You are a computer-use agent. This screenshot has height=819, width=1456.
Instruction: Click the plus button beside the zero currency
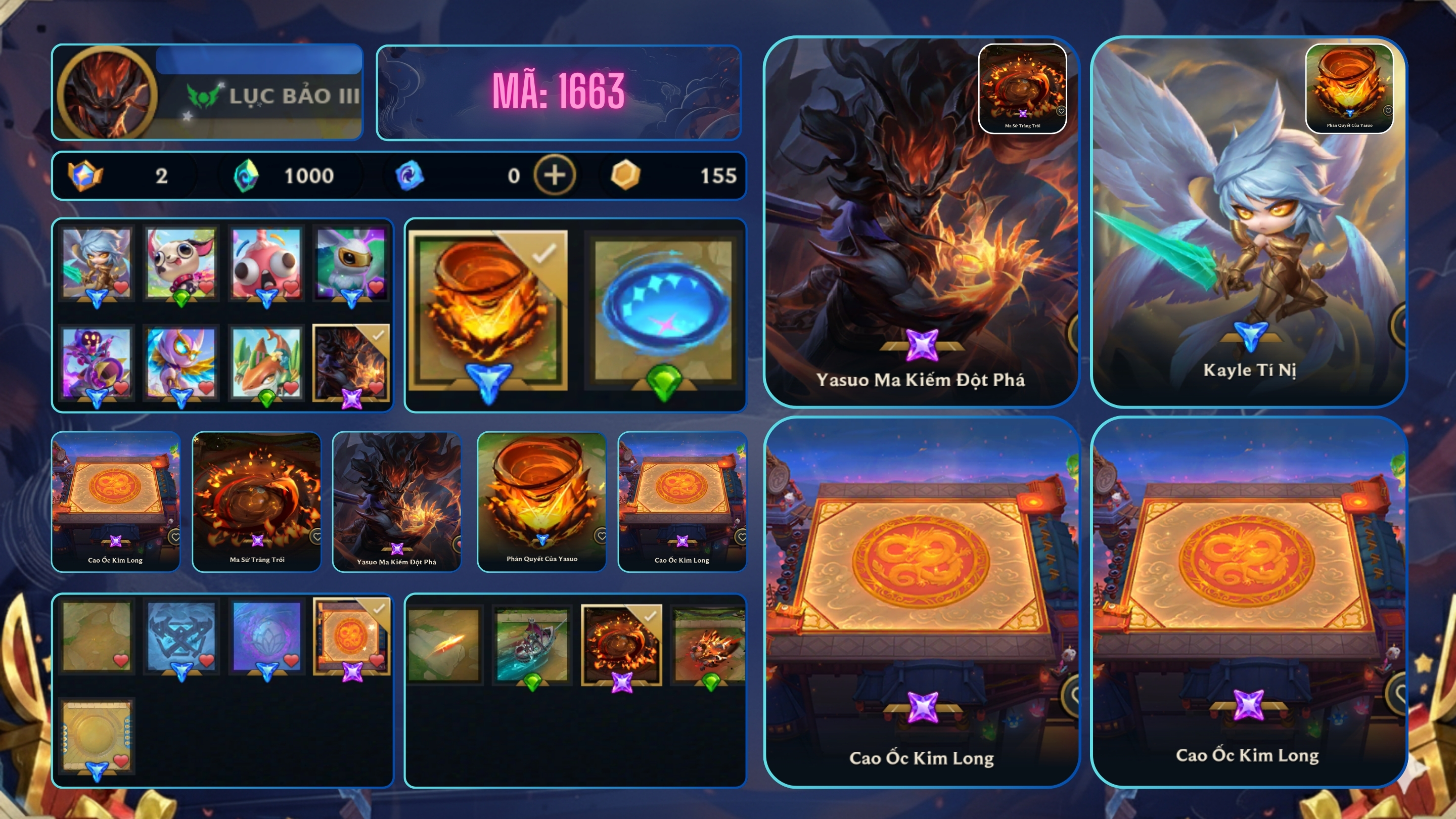(x=554, y=175)
